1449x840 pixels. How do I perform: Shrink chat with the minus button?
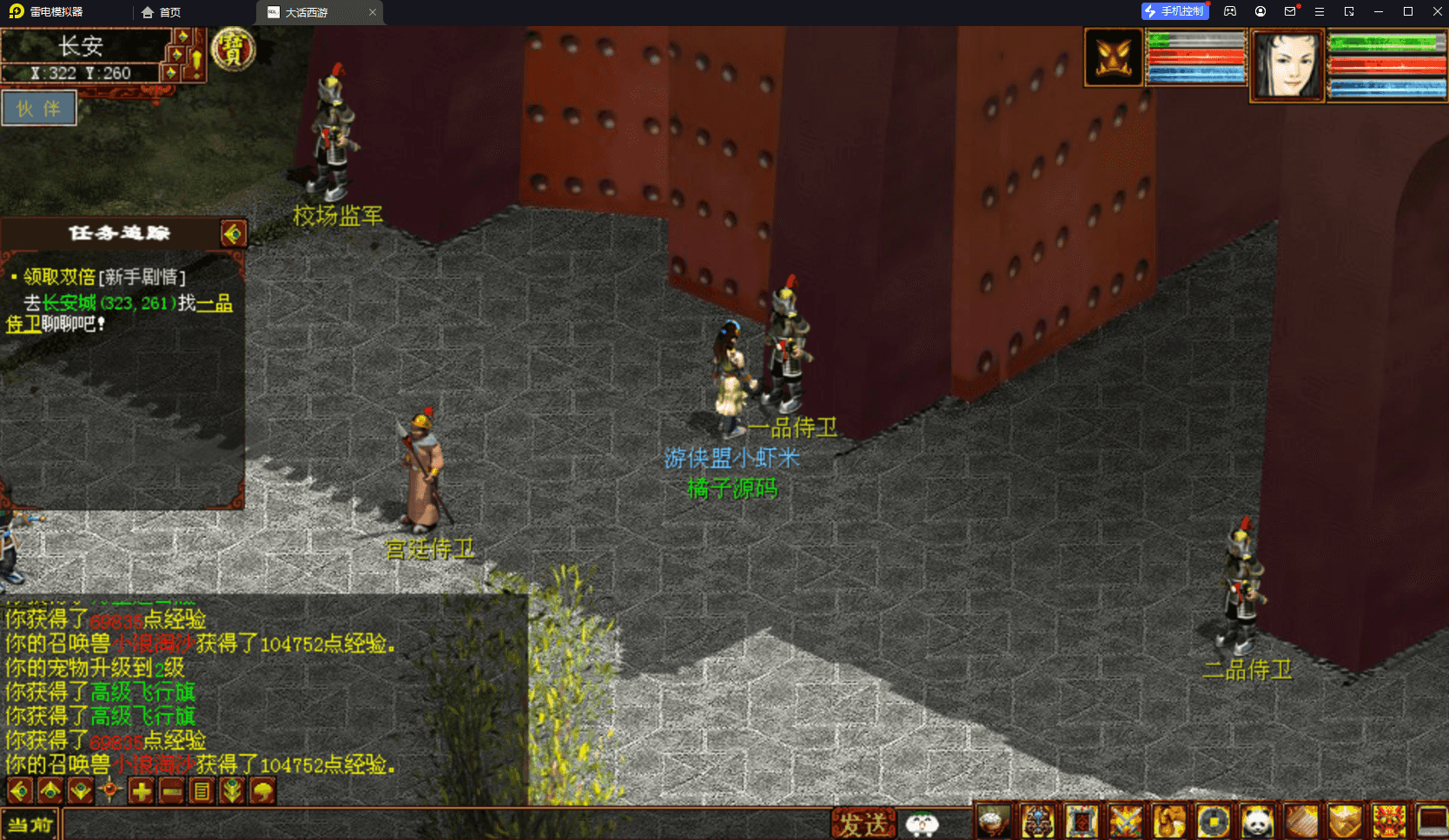(x=171, y=791)
